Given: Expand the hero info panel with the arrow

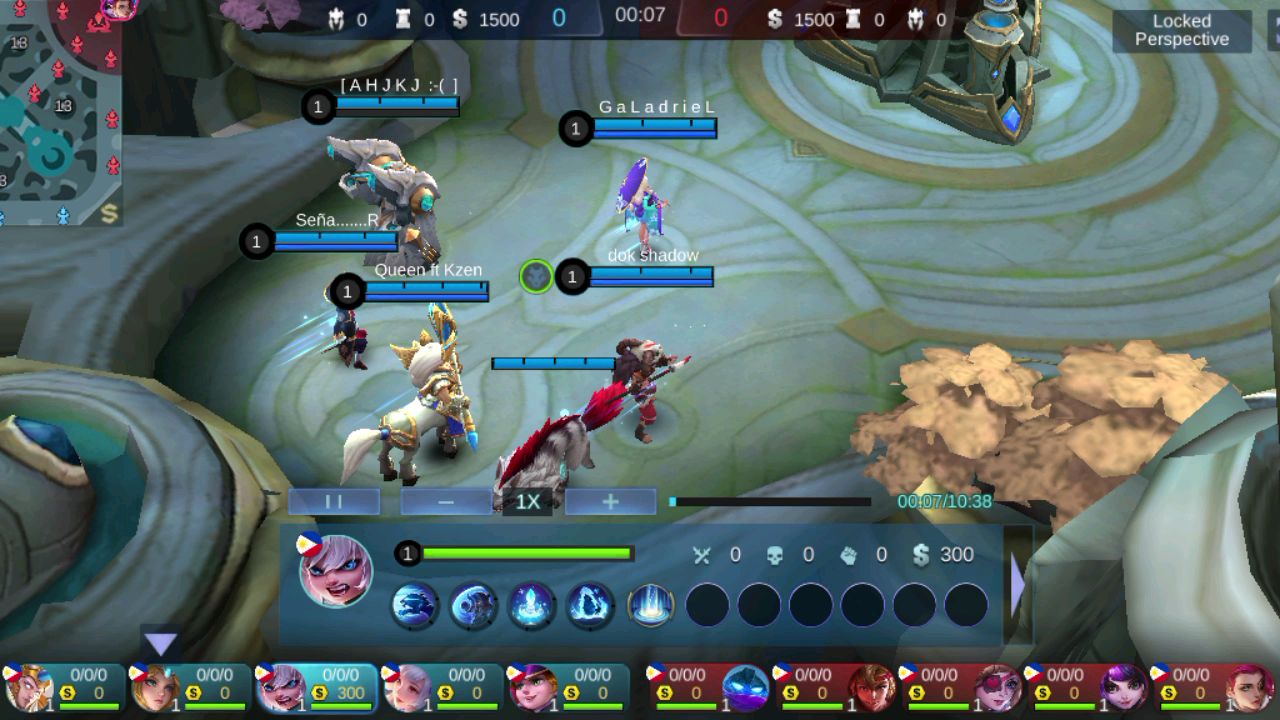Looking at the screenshot, I should pyautogui.click(x=1018, y=586).
